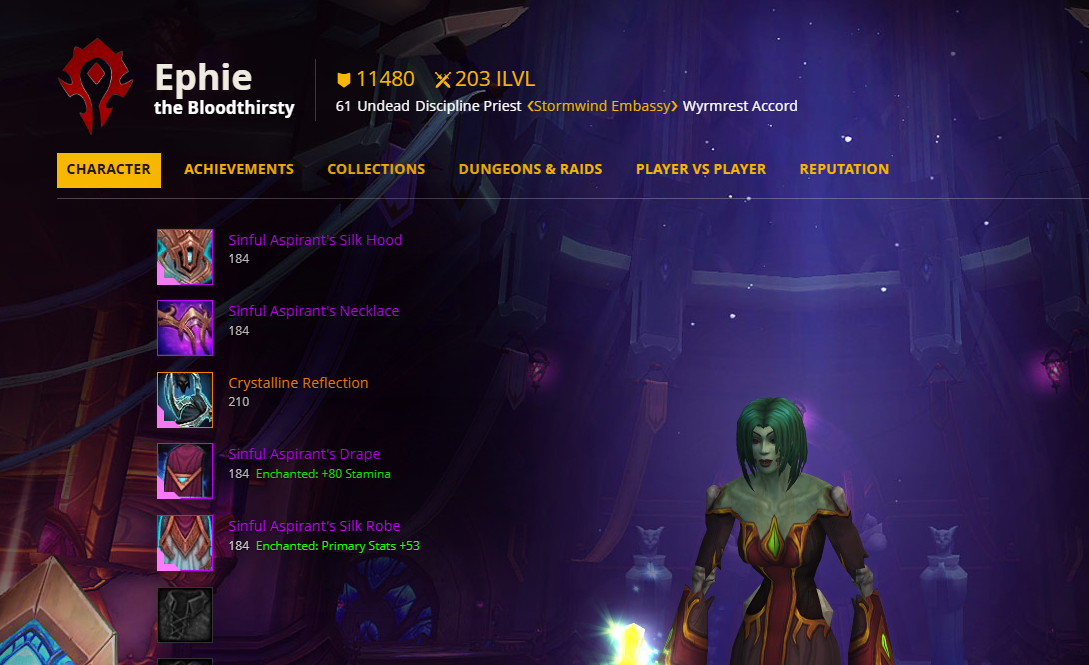1089x665 pixels.
Task: Click the Sinful Aspirant's Silk Hood icon
Action: tap(185, 257)
